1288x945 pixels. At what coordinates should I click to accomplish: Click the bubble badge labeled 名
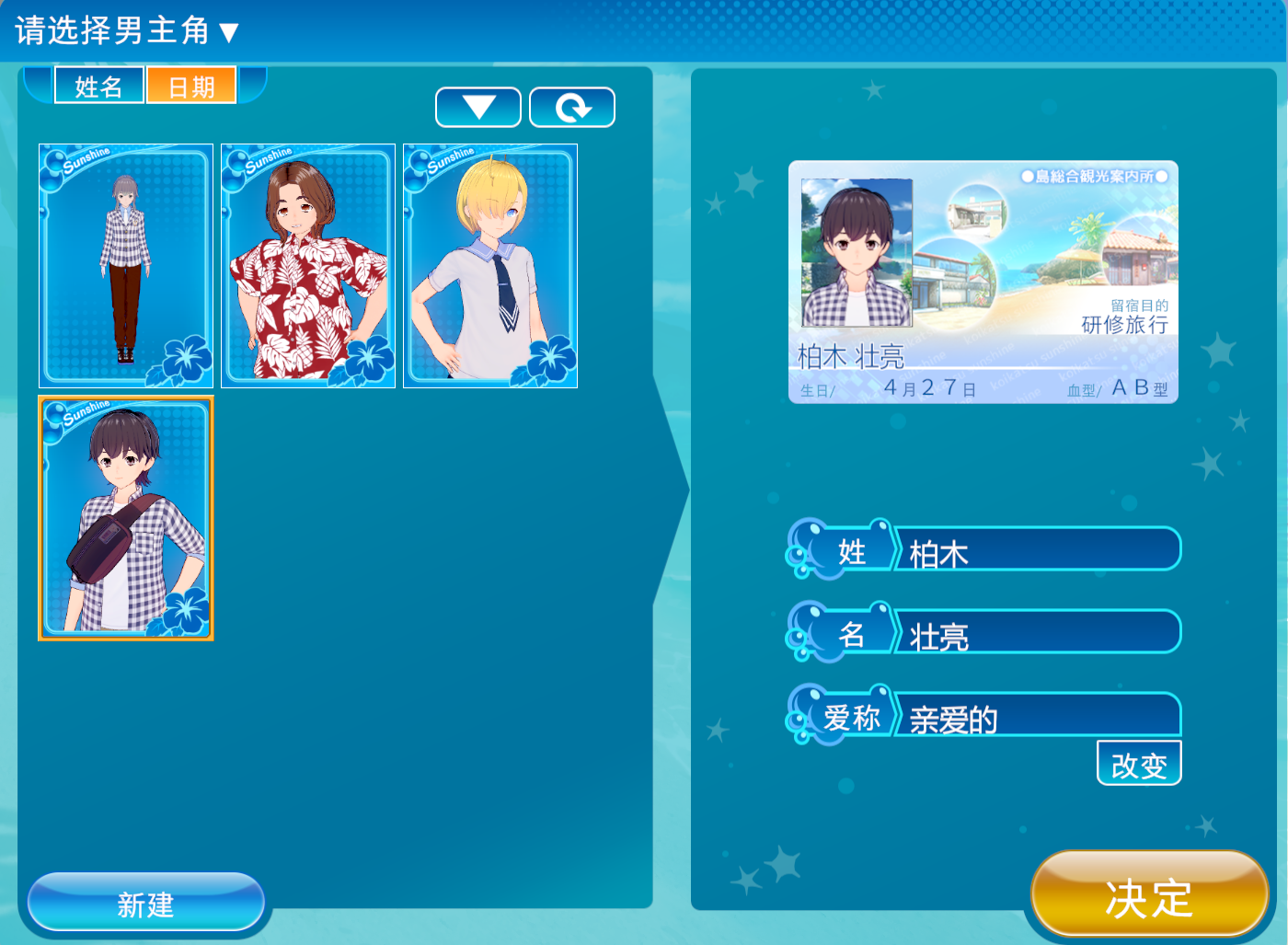tap(852, 632)
